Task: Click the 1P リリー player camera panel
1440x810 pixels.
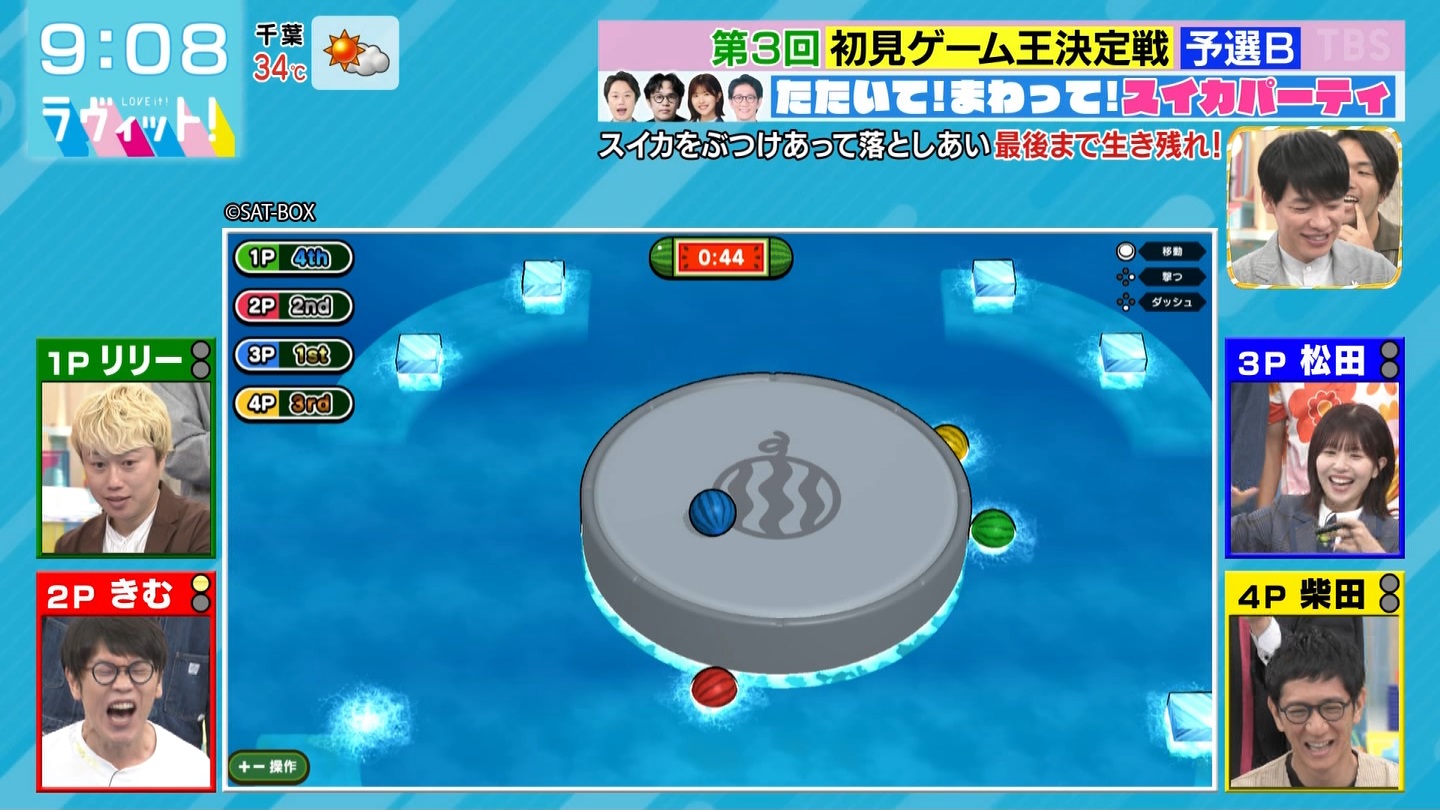Action: tap(126, 448)
